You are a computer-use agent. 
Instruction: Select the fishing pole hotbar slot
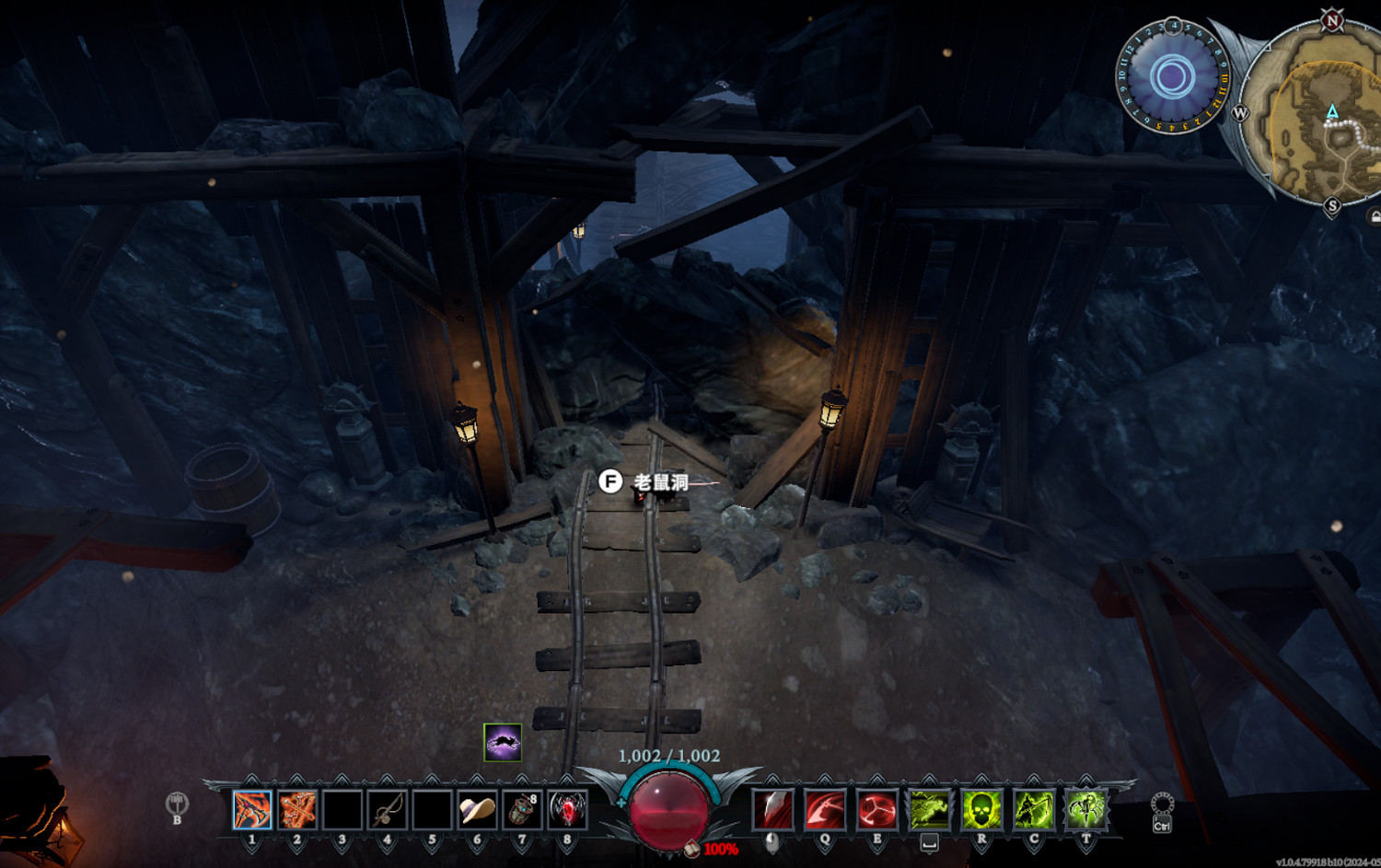[388, 810]
